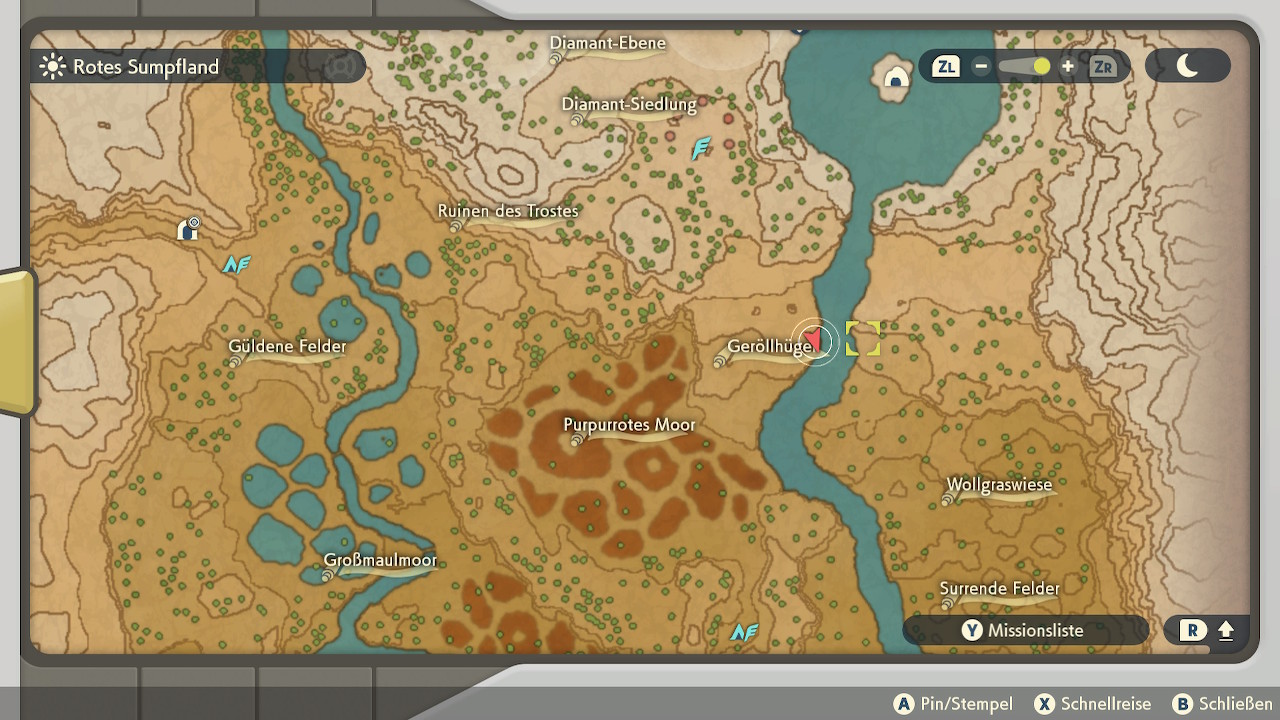Select the base camp icon with pin
This screenshot has height=720, width=1280.
tap(188, 230)
